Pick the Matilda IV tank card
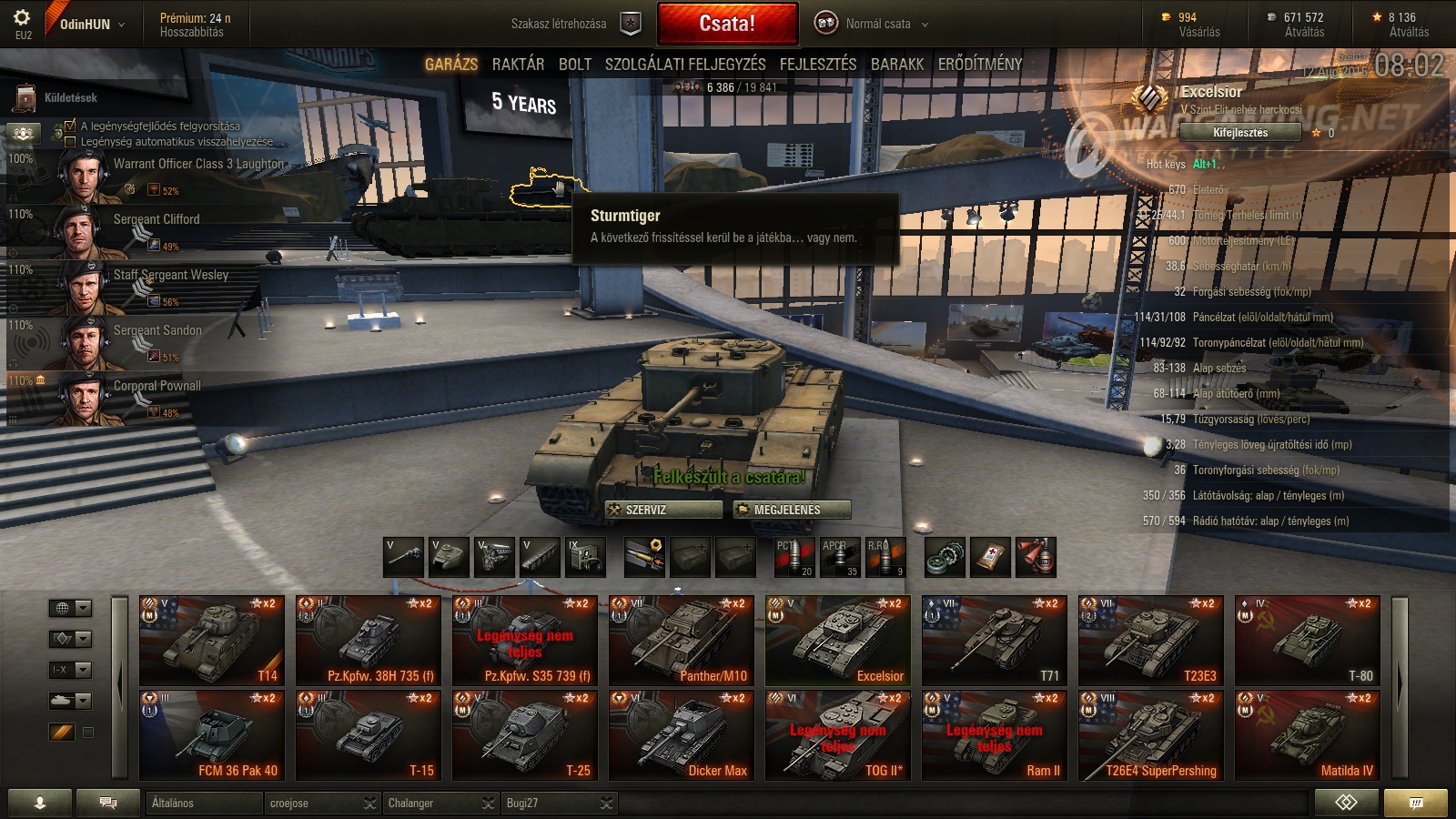Image resolution: width=1456 pixels, height=819 pixels. [x=1307, y=734]
